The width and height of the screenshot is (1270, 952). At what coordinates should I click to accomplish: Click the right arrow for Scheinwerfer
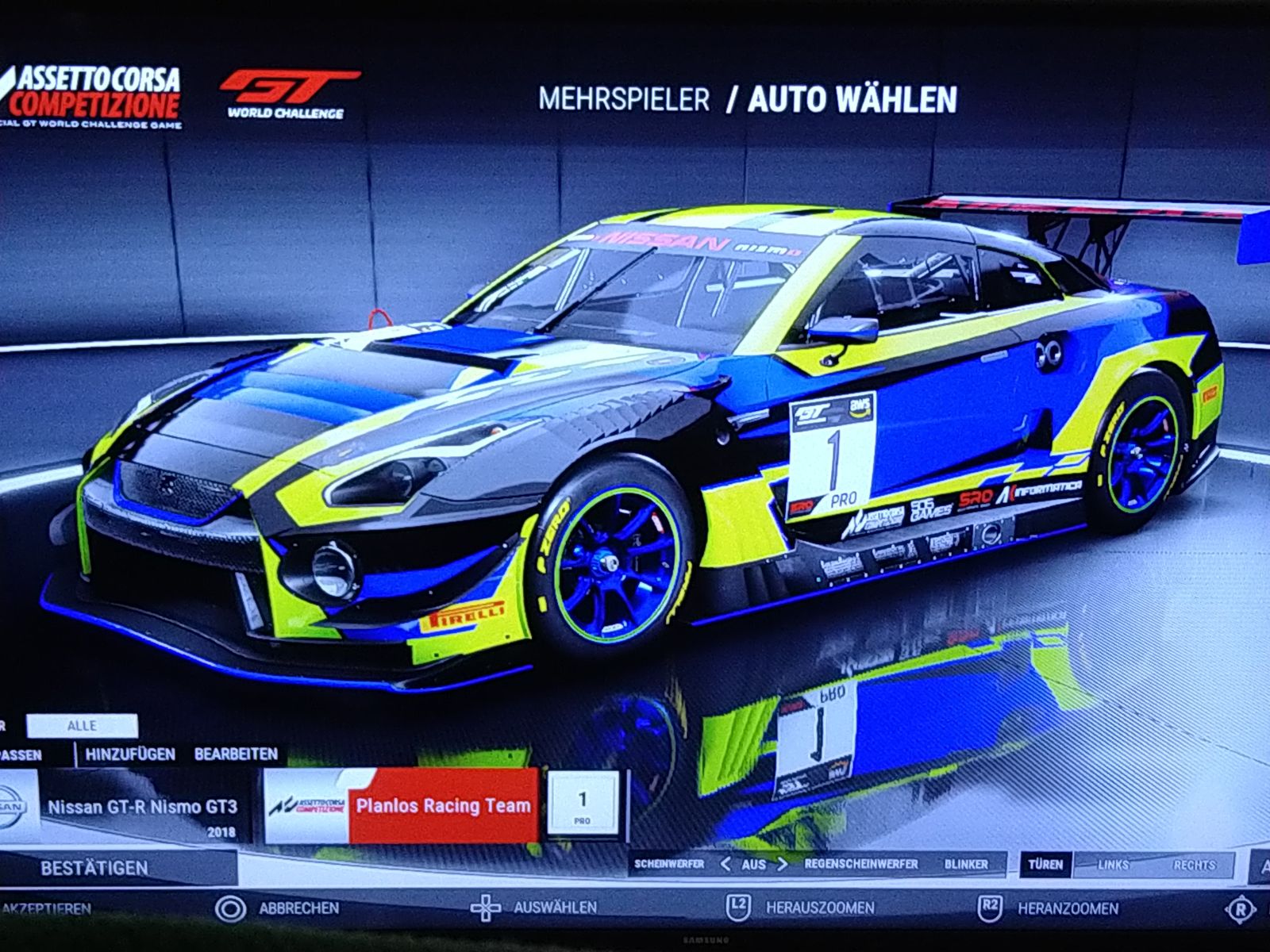(782, 864)
